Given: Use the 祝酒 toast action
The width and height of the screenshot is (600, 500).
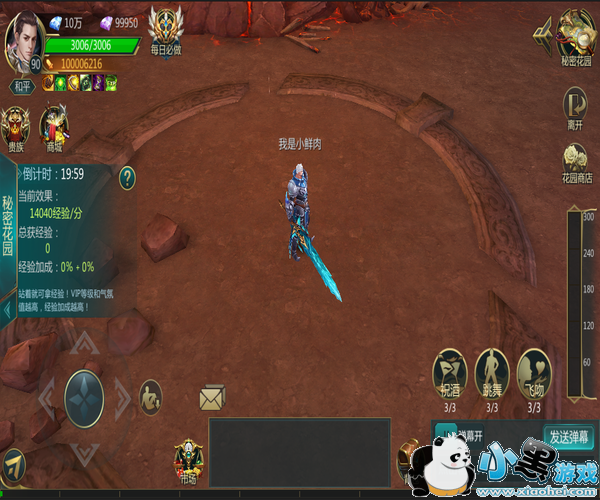Looking at the screenshot, I should coord(450,375).
